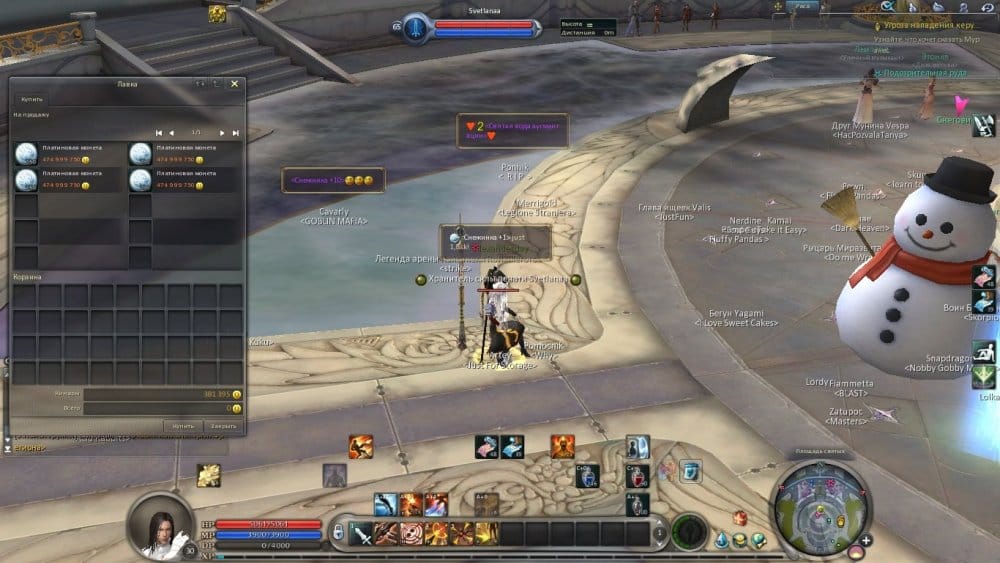
Task: Jump to the last shop page
Action: coord(236,133)
